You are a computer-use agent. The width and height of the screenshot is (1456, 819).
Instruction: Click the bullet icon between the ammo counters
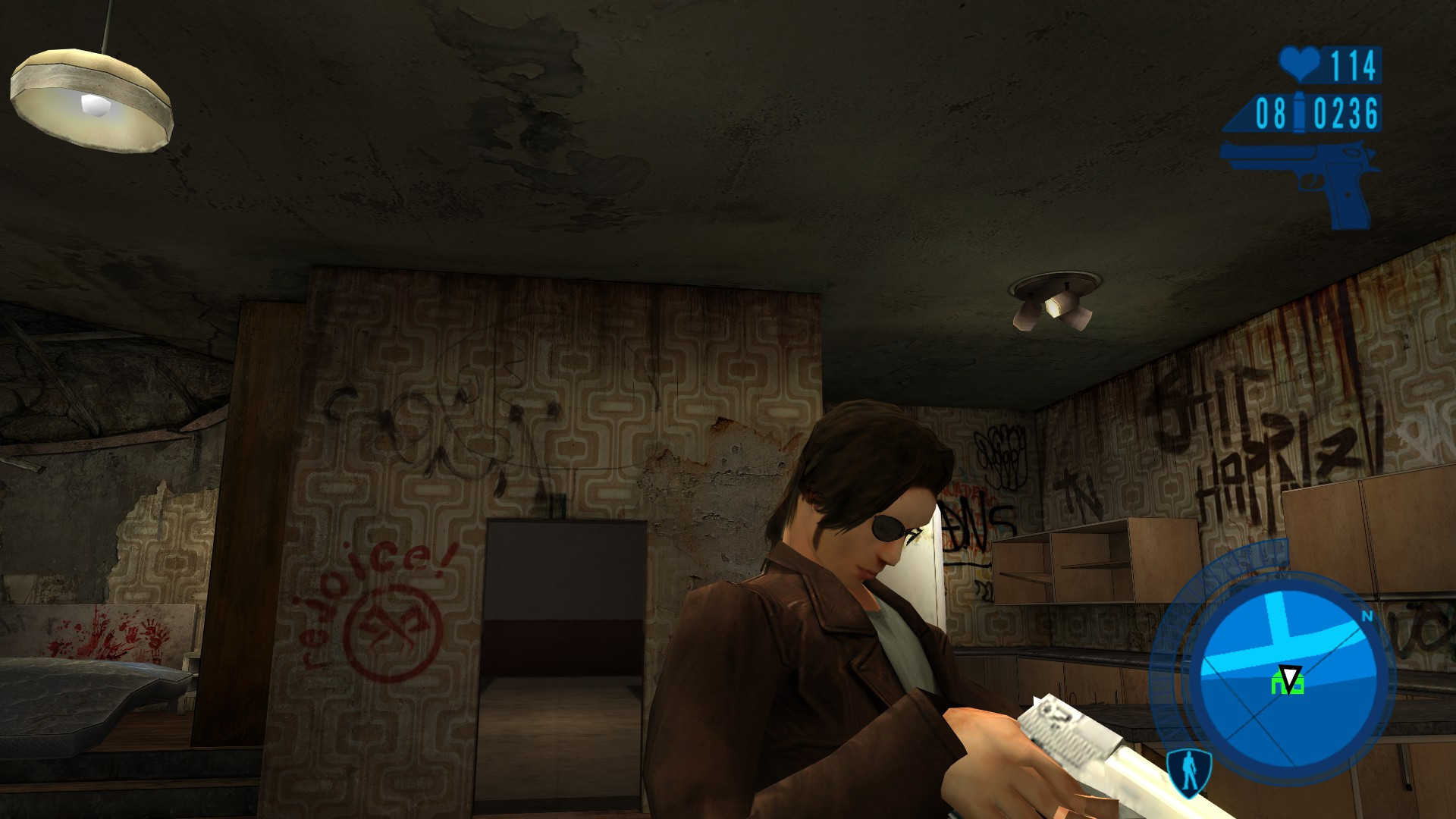click(x=1298, y=112)
